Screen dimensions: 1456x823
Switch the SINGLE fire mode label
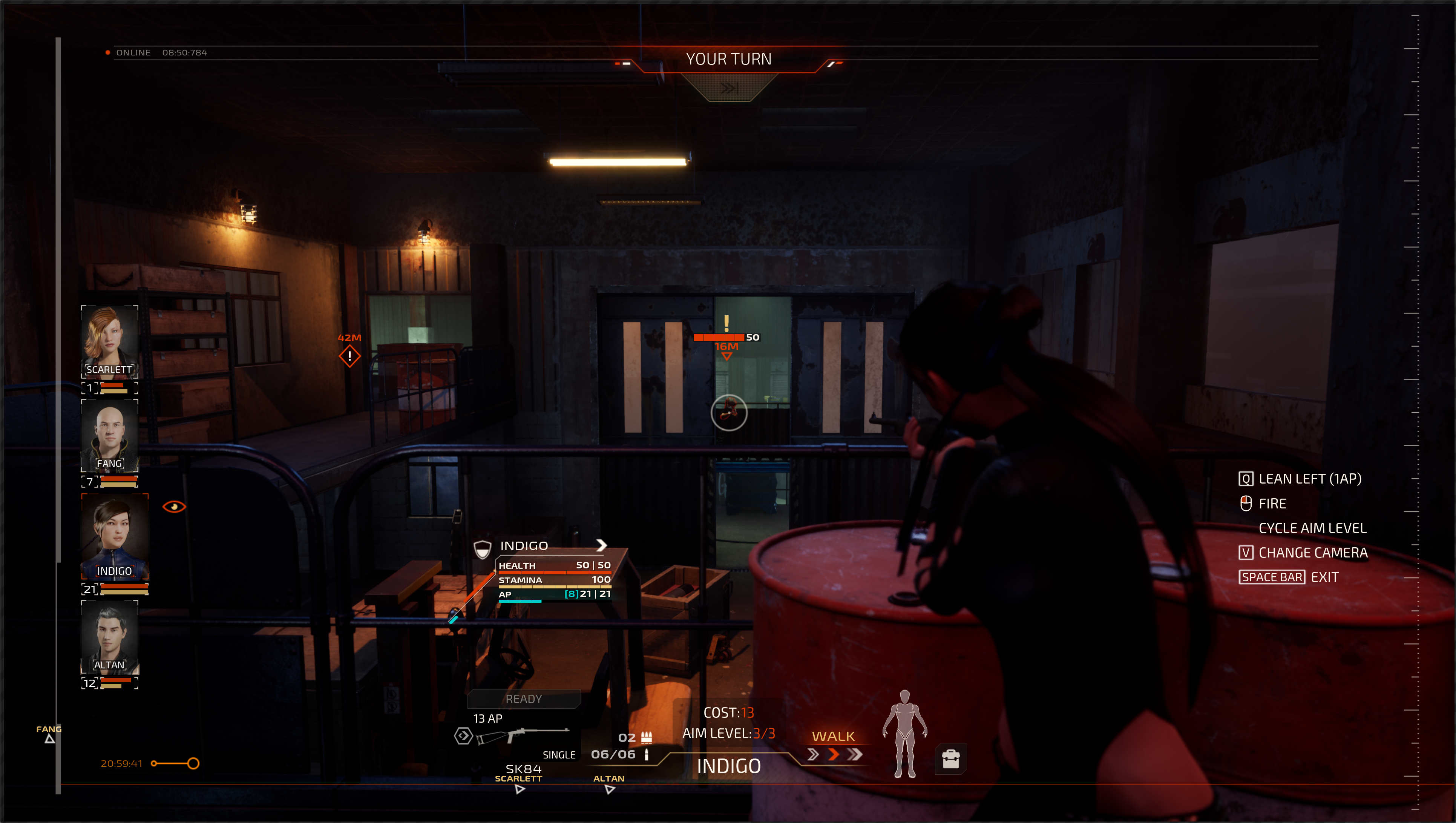point(558,755)
